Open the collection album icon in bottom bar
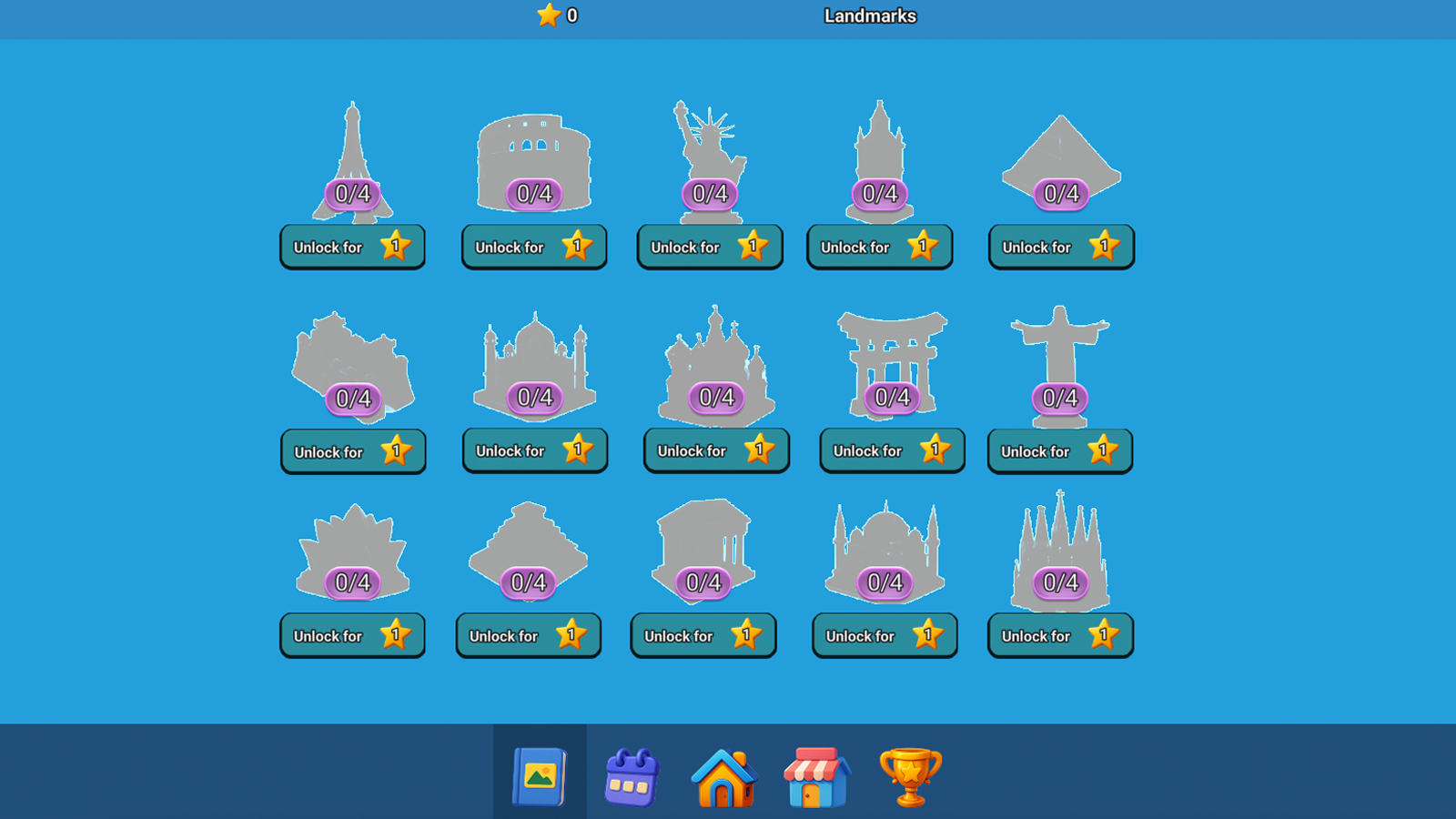Viewport: 1456px width, 819px height. point(541,775)
